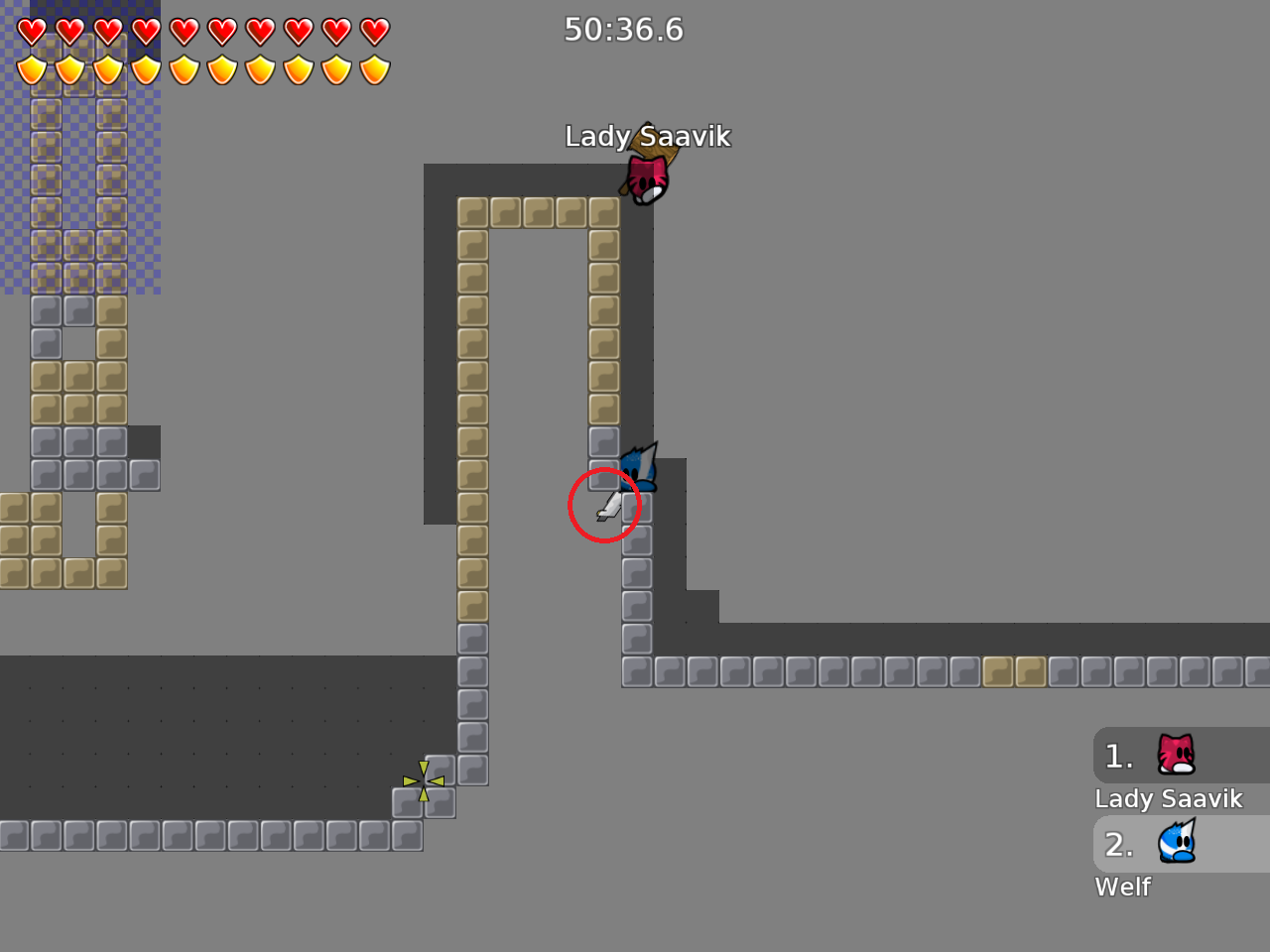
Task: Click the yellow spike pickup near the bottom wall
Action: point(424,781)
